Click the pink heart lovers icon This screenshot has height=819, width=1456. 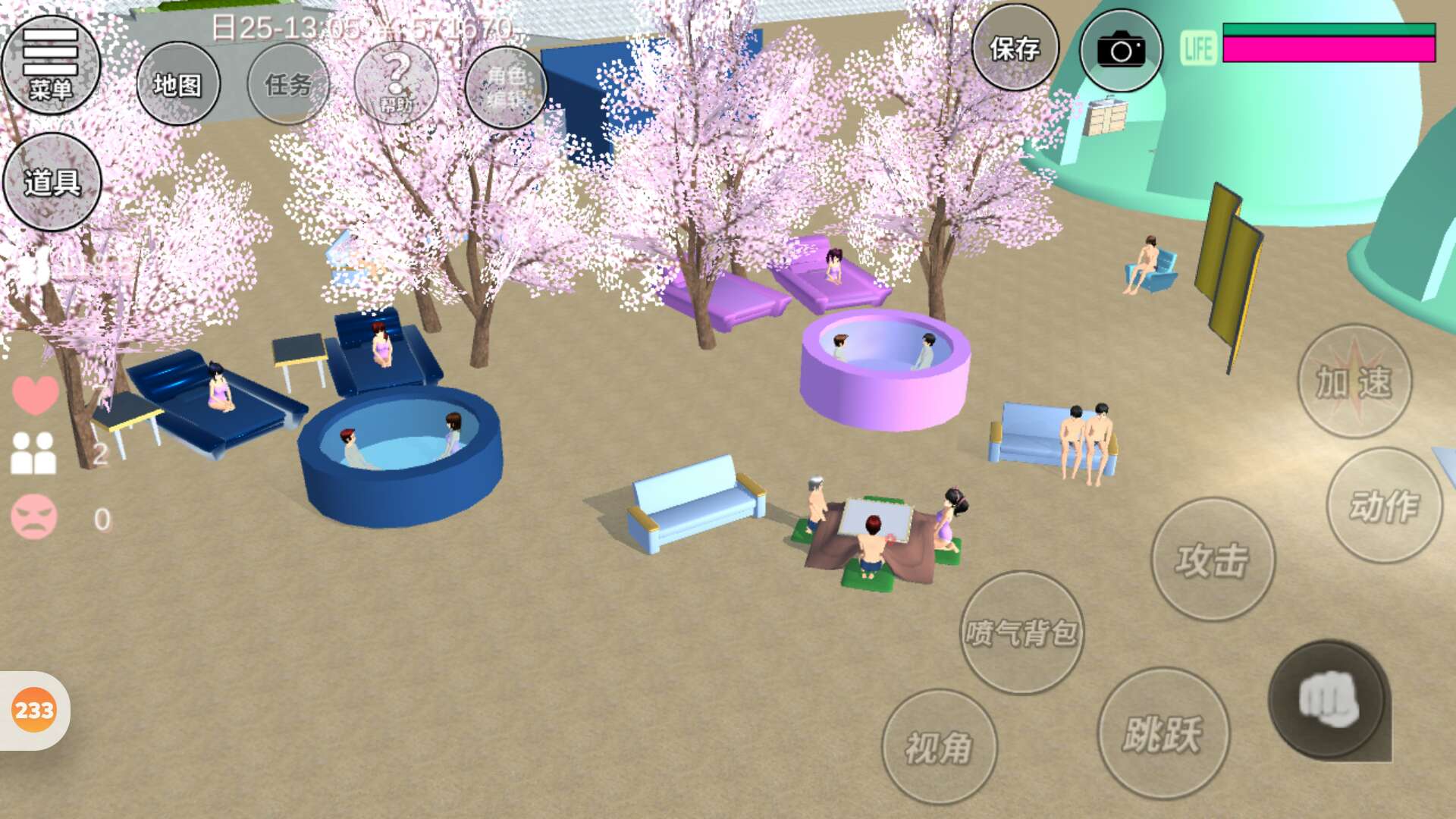click(x=35, y=394)
